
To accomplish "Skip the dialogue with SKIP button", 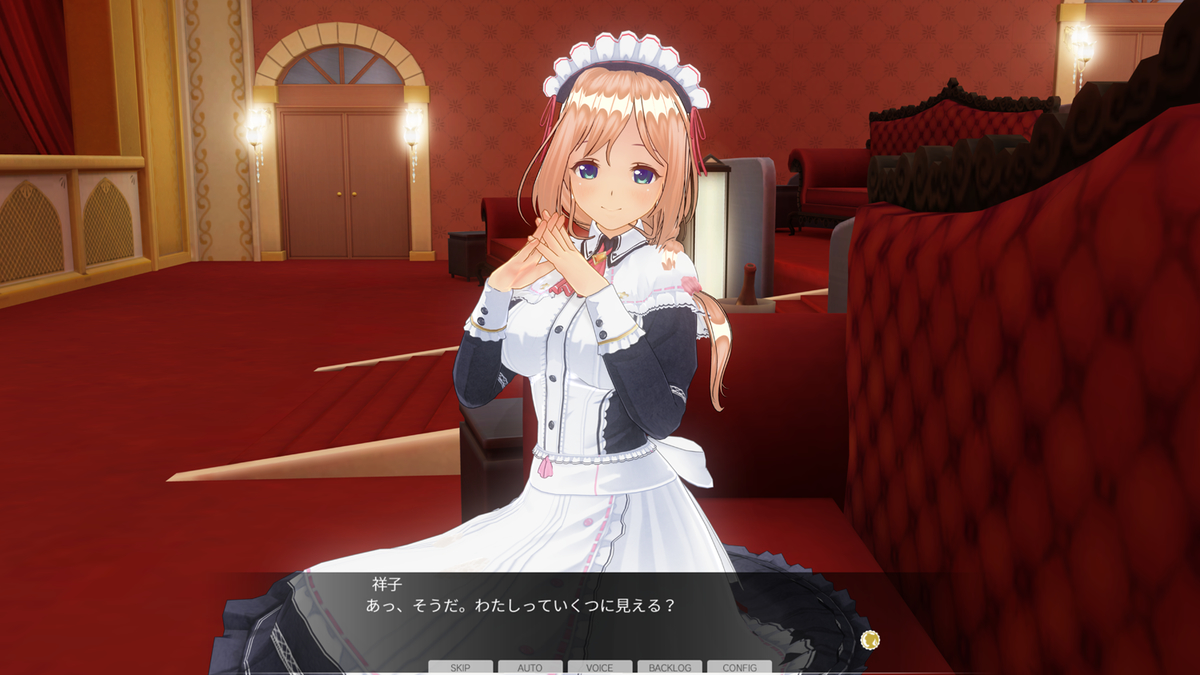I will (460, 667).
